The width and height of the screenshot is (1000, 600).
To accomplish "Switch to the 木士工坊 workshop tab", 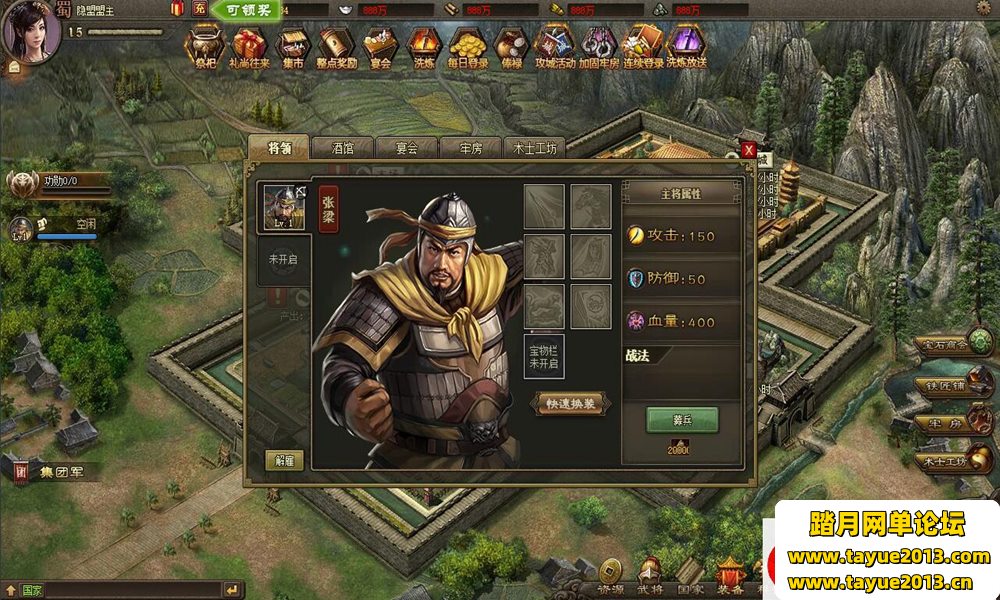I will (535, 147).
